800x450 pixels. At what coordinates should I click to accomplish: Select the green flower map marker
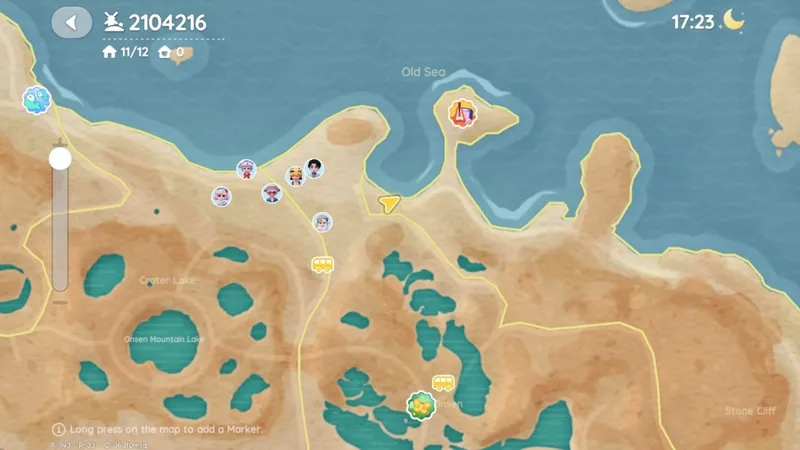(x=422, y=405)
